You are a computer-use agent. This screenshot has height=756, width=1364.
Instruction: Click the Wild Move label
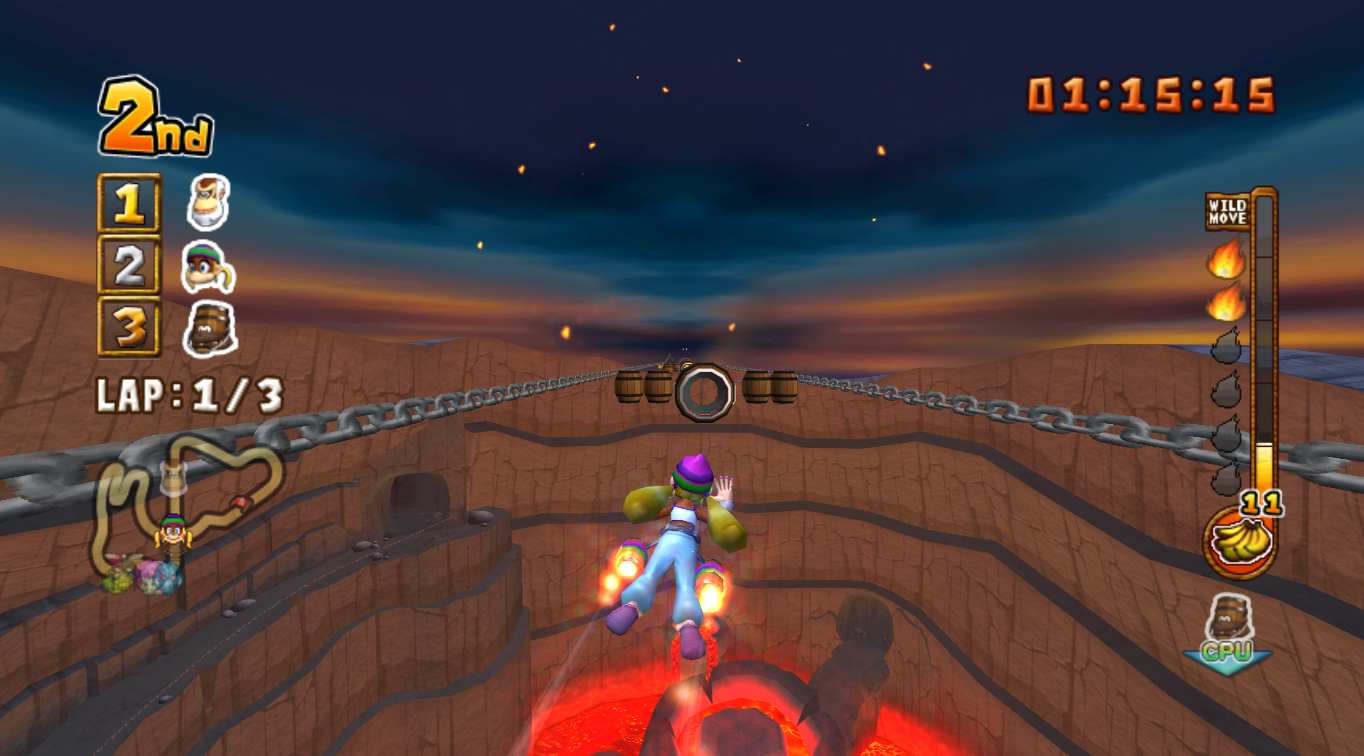tap(1227, 211)
